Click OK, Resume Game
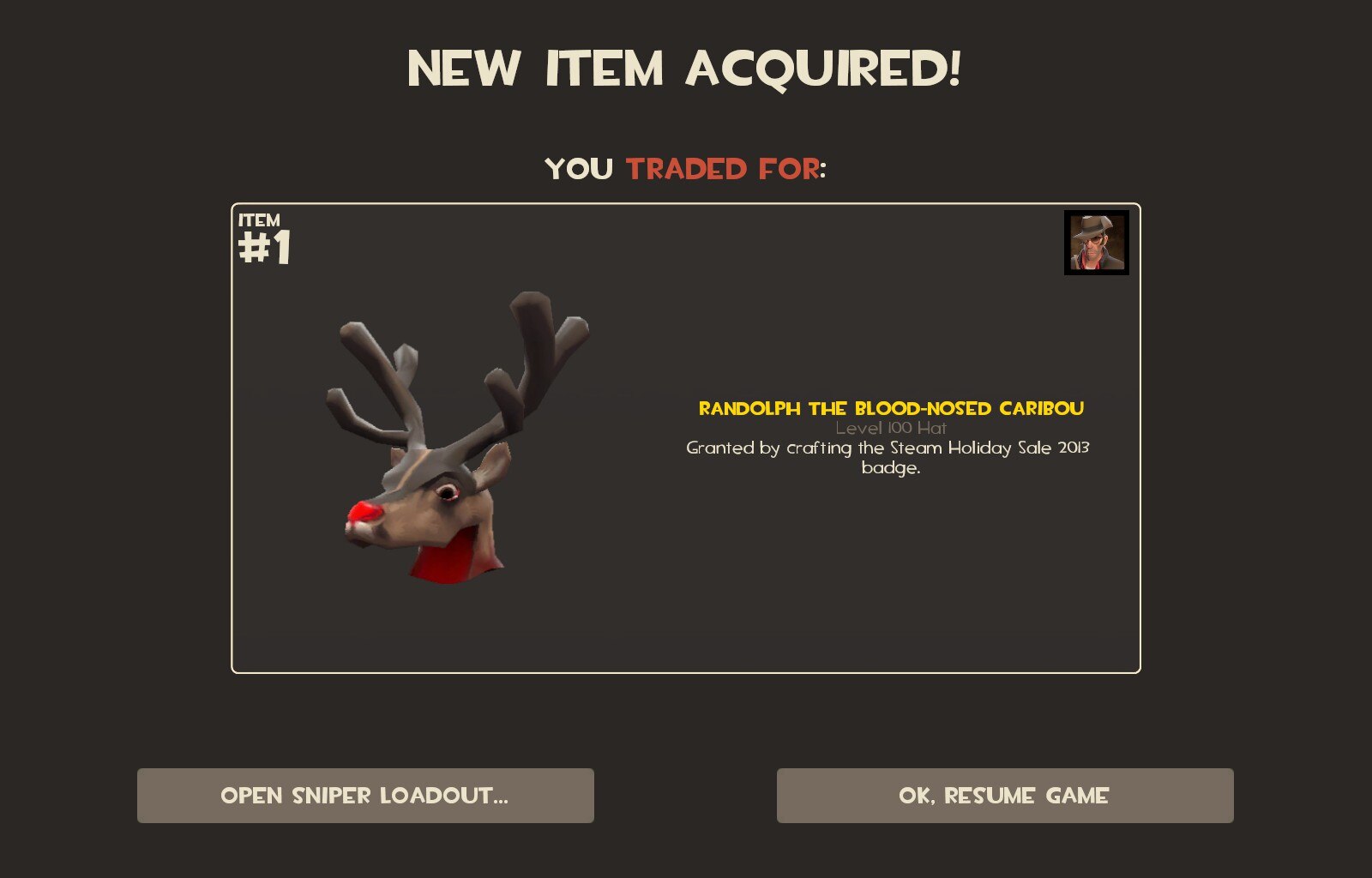1372x878 pixels. [1005, 796]
